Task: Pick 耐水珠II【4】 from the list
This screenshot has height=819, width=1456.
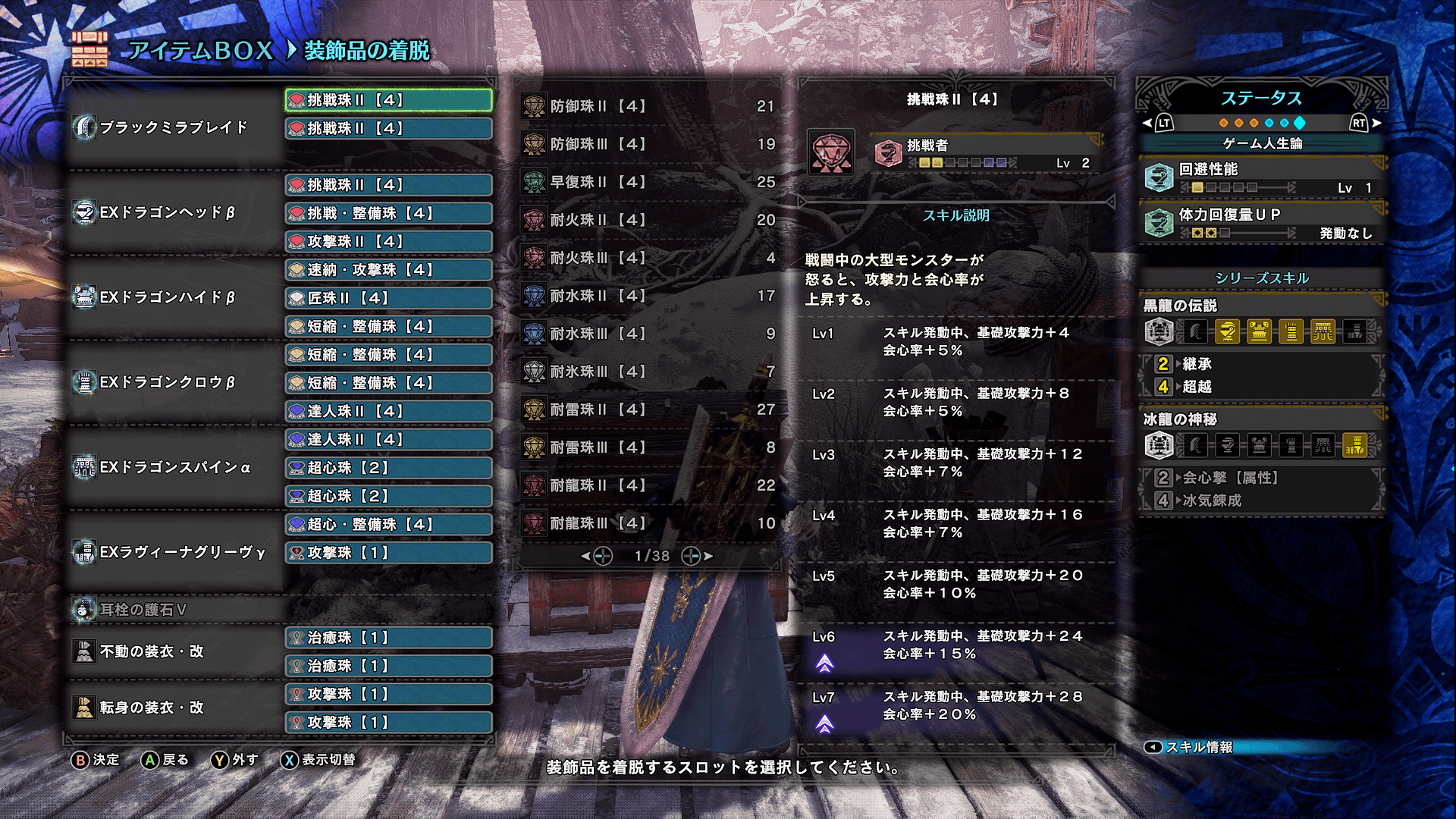Action: (648, 296)
